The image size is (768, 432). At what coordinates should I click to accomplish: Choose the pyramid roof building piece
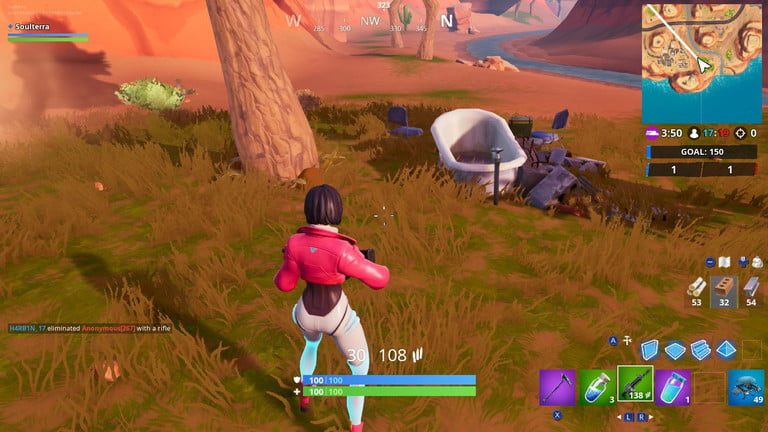(x=726, y=349)
